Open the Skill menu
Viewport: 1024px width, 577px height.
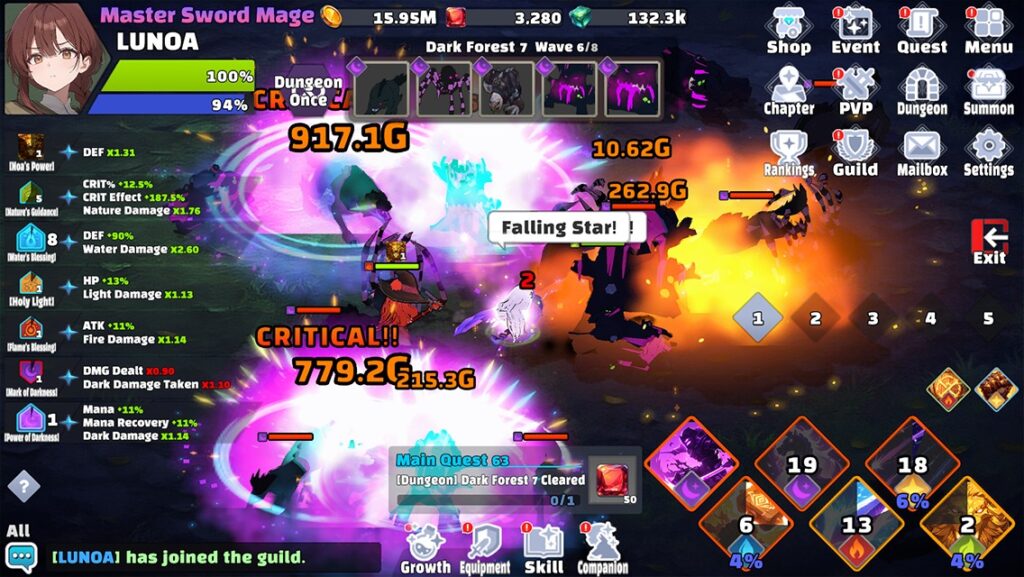tap(544, 549)
